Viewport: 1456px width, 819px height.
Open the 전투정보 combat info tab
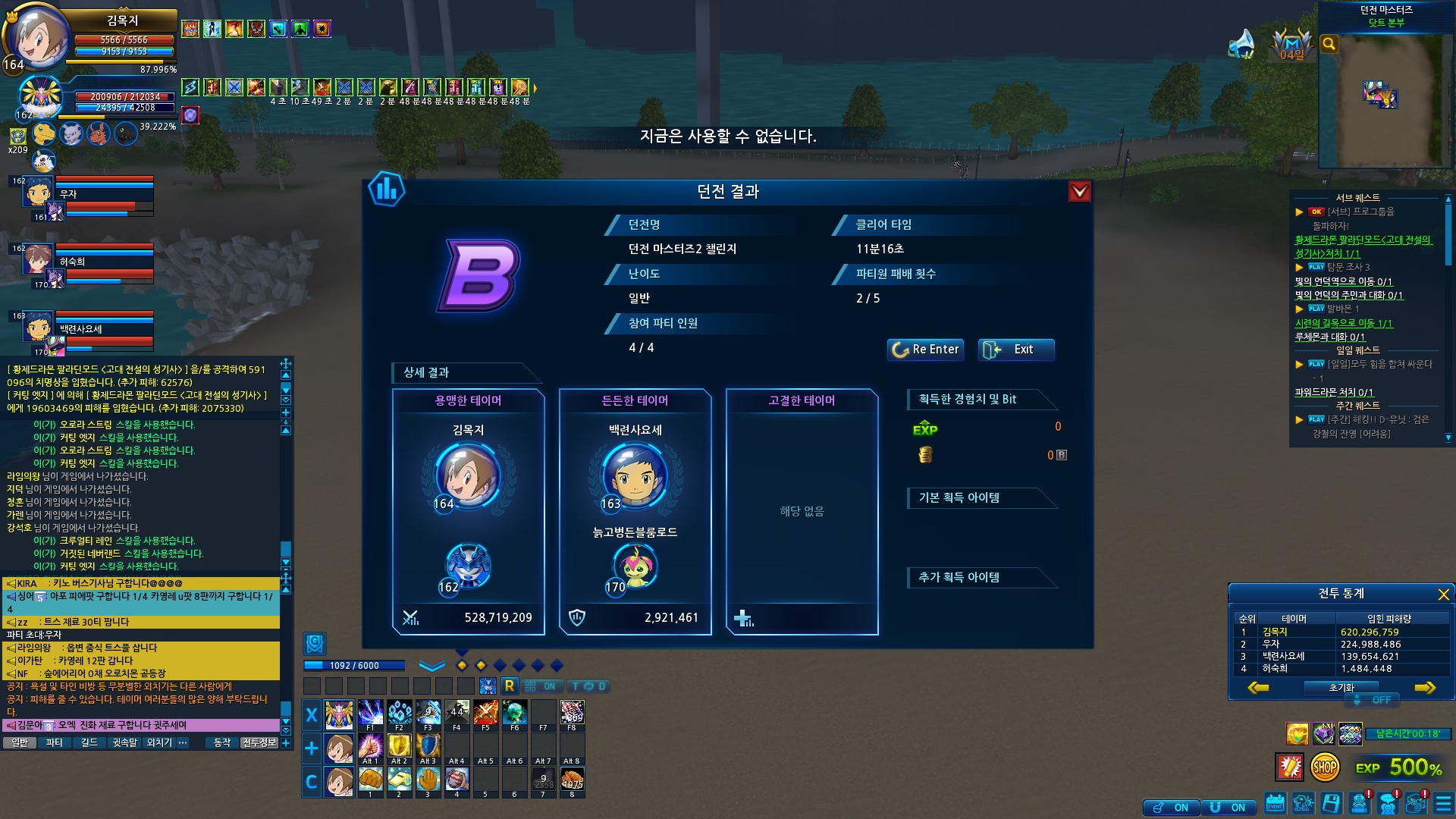(x=259, y=743)
